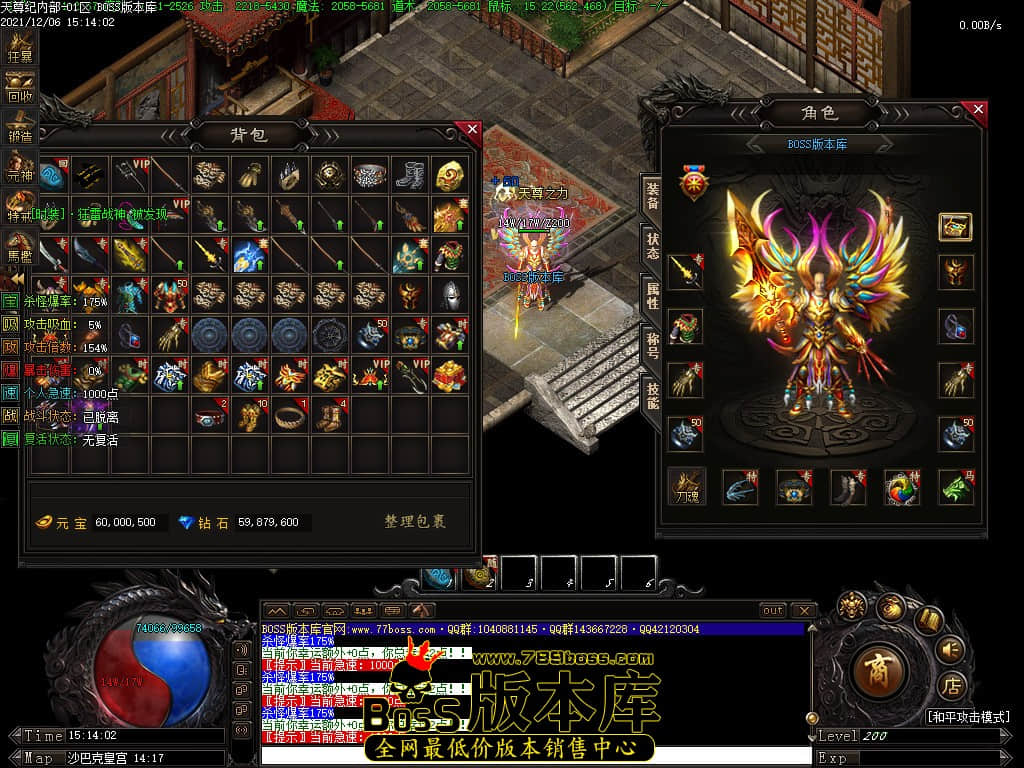The width and height of the screenshot is (1024, 768).
Task: Open the 属性 attributes tab
Action: click(651, 294)
